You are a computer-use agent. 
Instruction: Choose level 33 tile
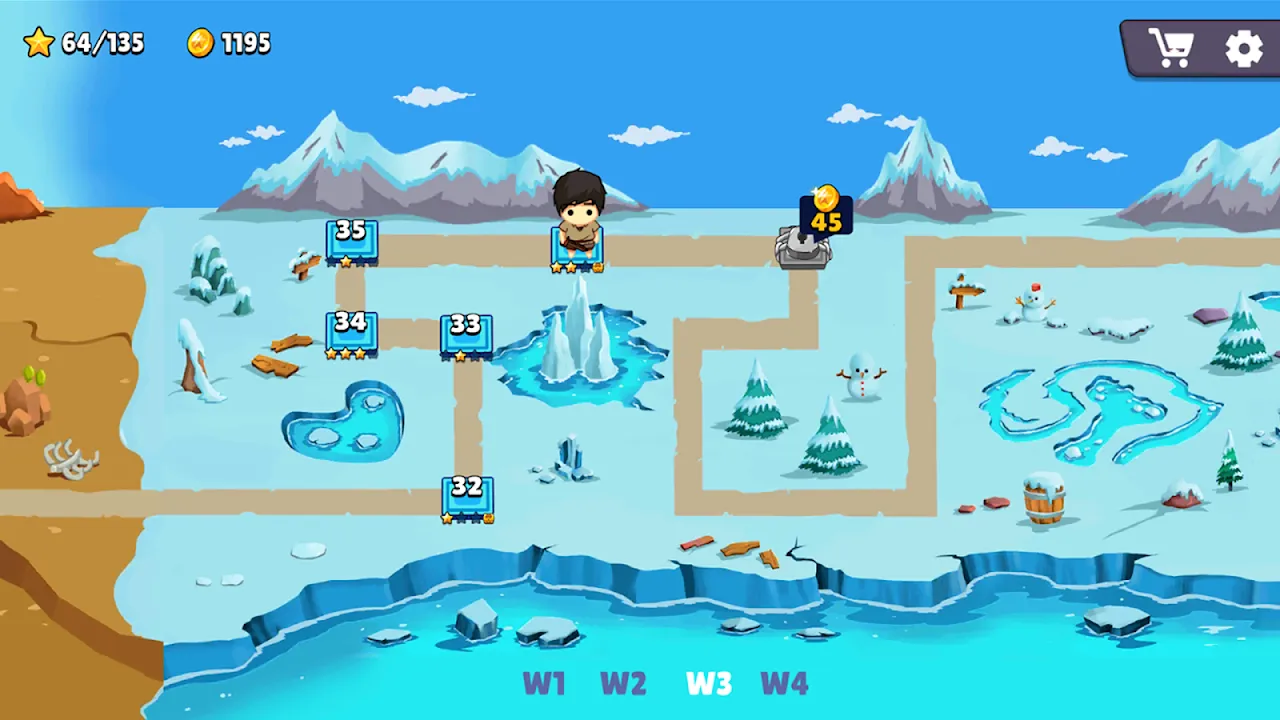[466, 335]
